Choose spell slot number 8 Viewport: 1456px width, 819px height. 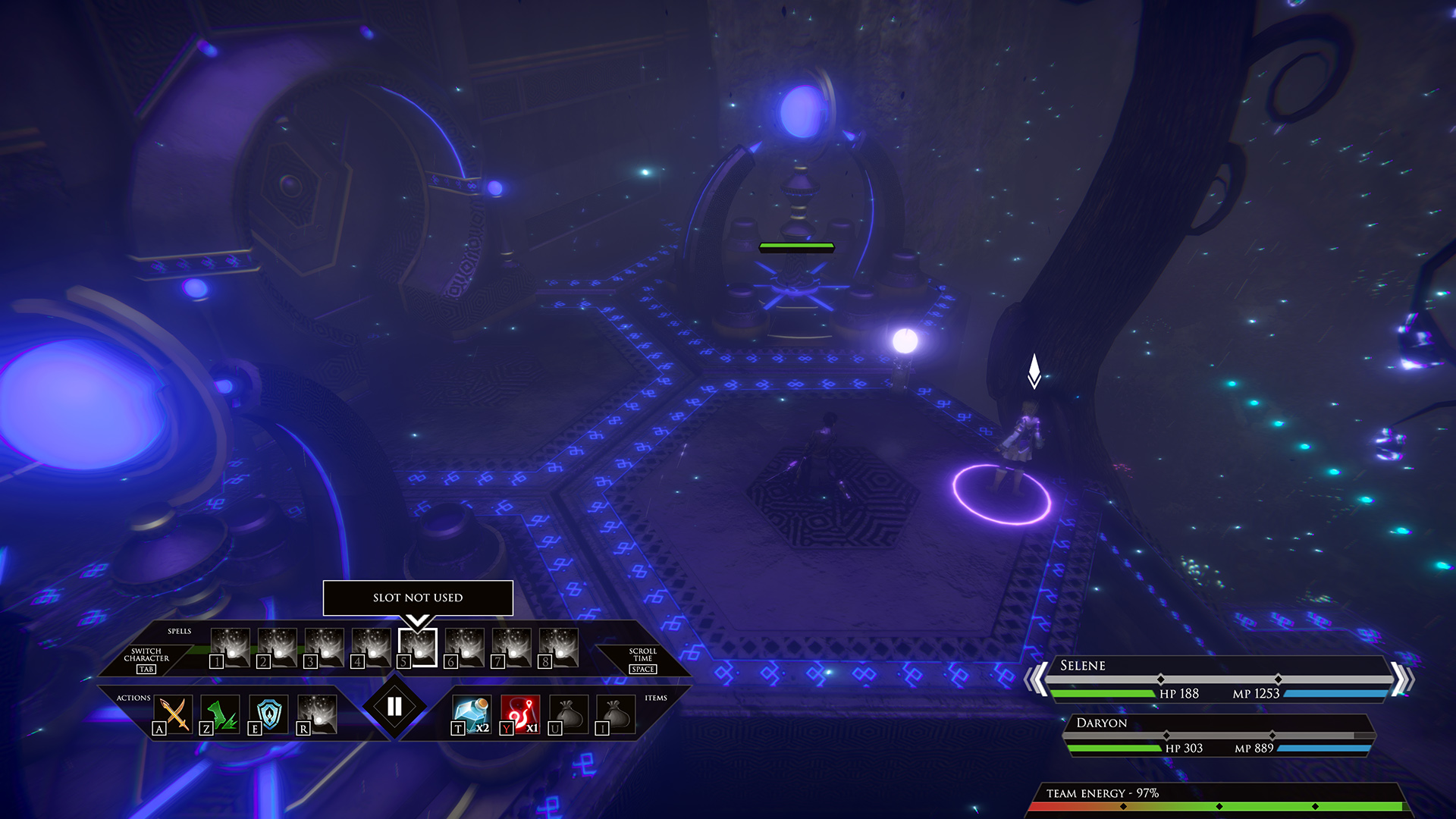click(559, 648)
